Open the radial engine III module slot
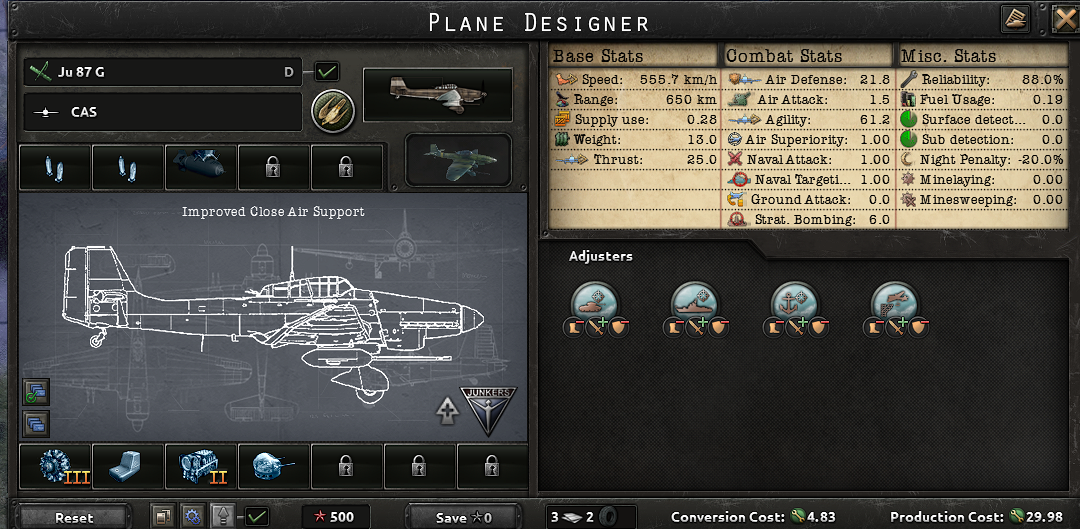Screen dimensions: 1080x529 tap(56, 467)
